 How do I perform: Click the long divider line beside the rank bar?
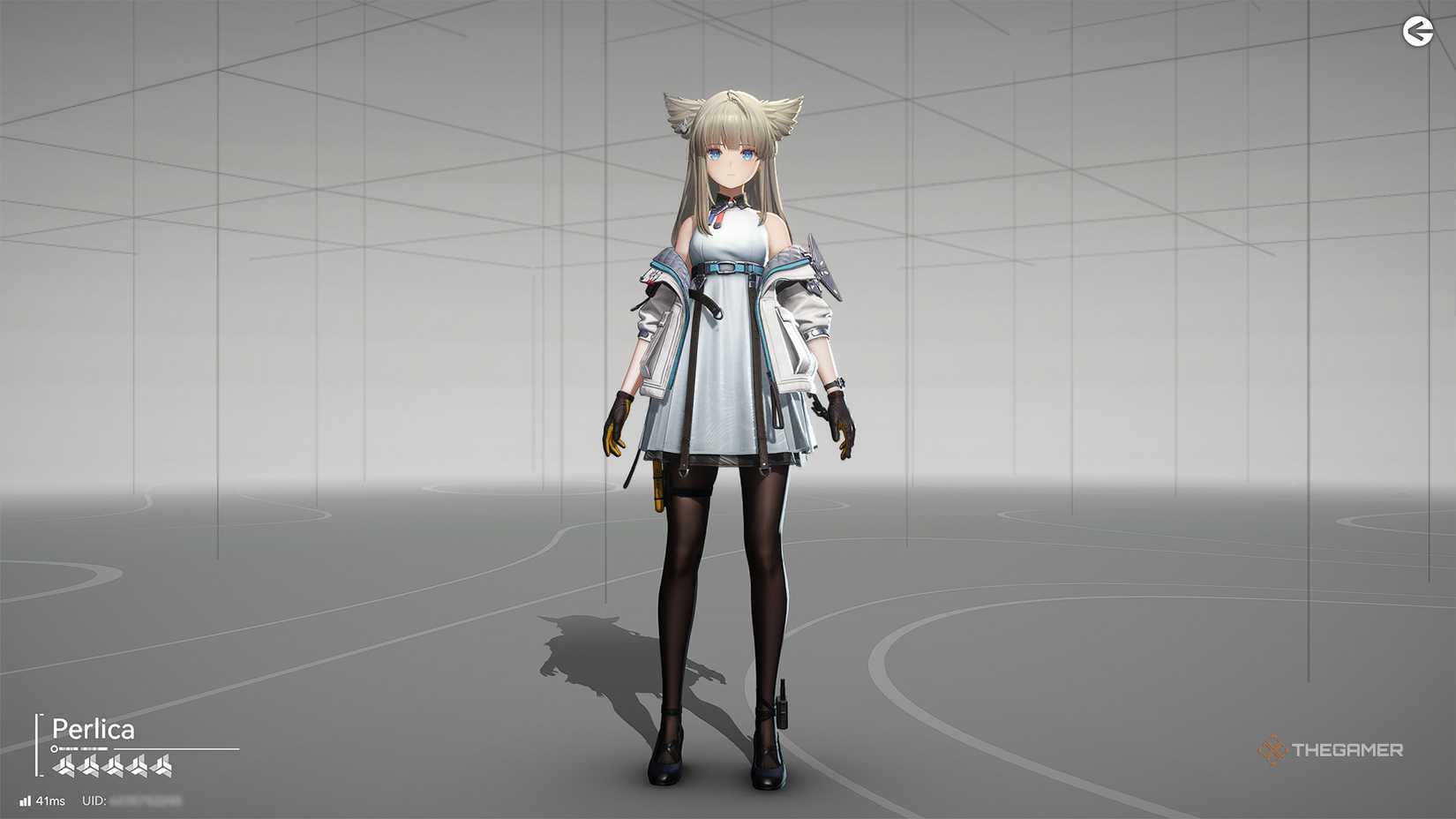pyautogui.click(x=177, y=749)
